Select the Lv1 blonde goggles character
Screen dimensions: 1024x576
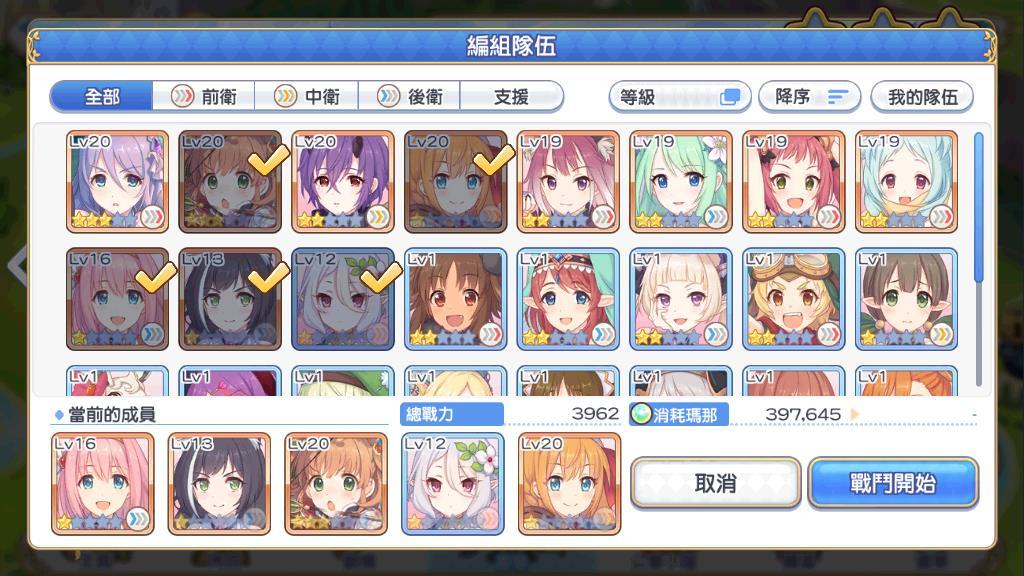click(x=794, y=299)
